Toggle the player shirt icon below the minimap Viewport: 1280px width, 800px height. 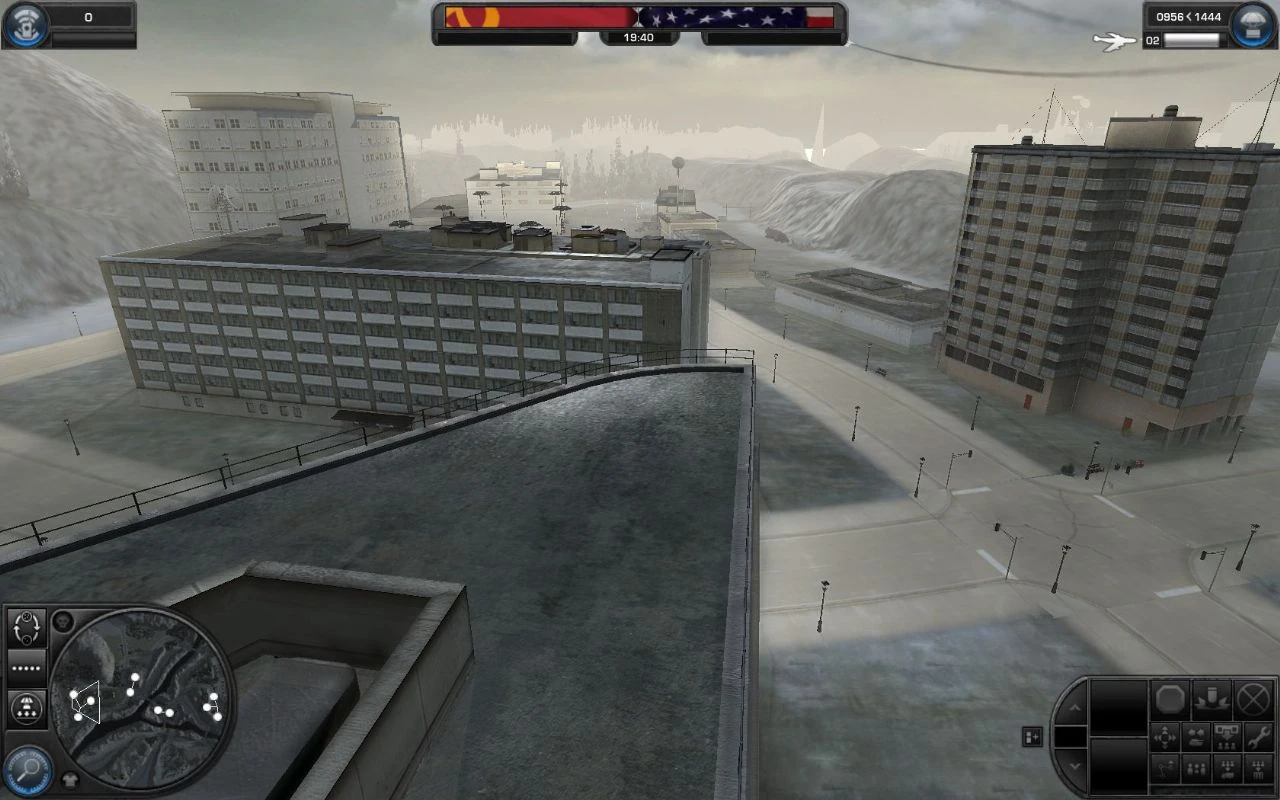click(x=71, y=780)
